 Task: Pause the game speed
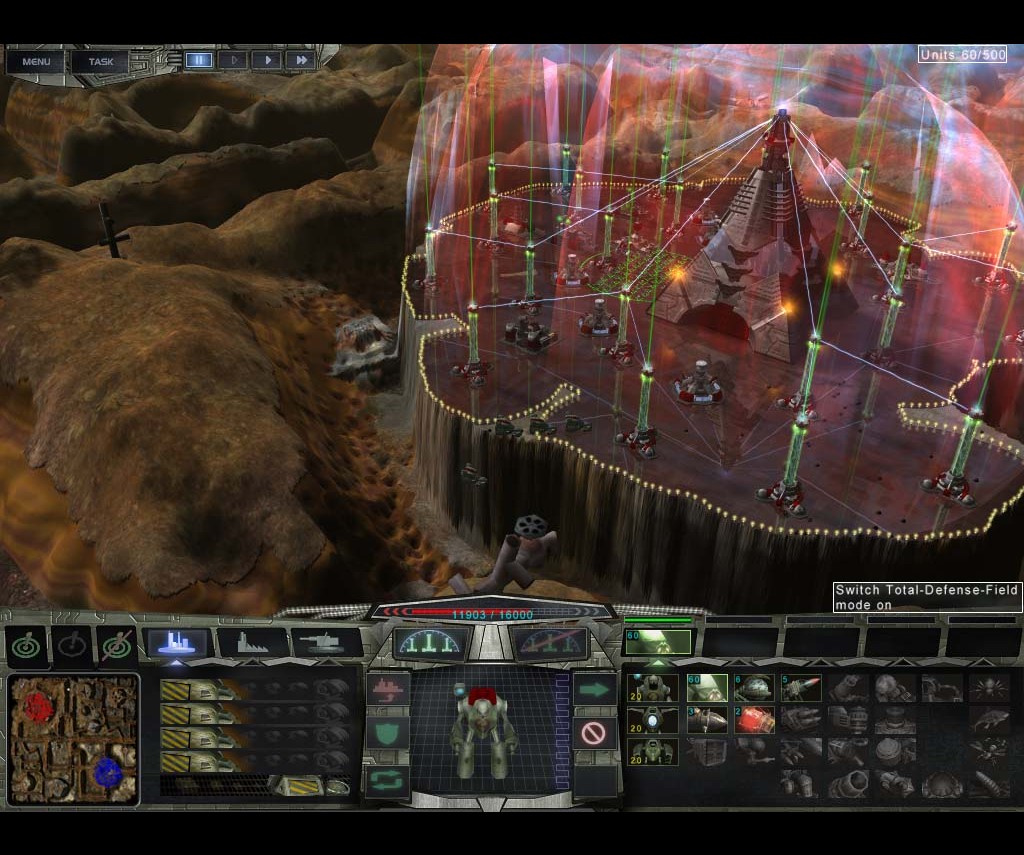coord(199,60)
